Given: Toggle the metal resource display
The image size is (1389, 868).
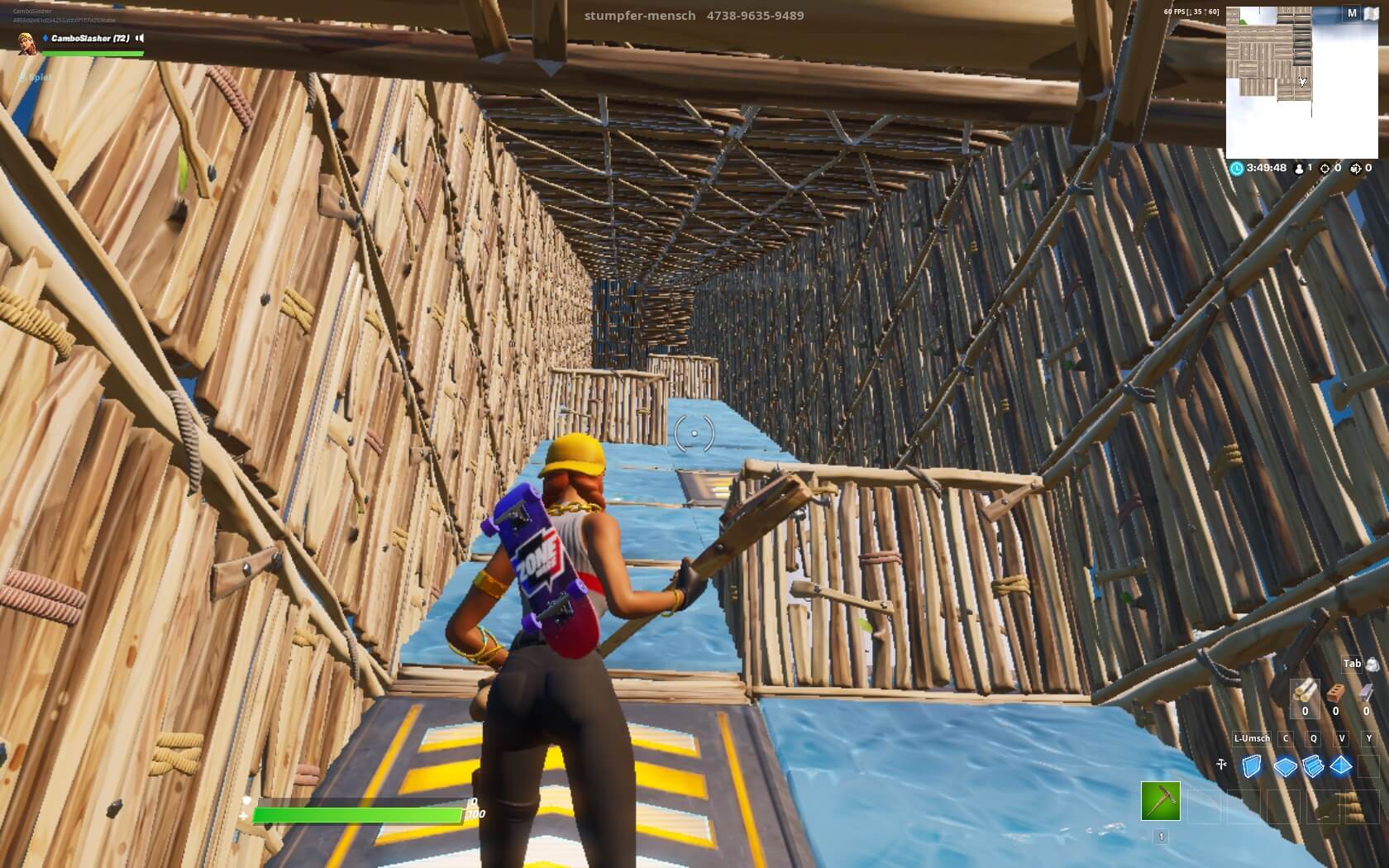Looking at the screenshot, I should coord(1366,691).
